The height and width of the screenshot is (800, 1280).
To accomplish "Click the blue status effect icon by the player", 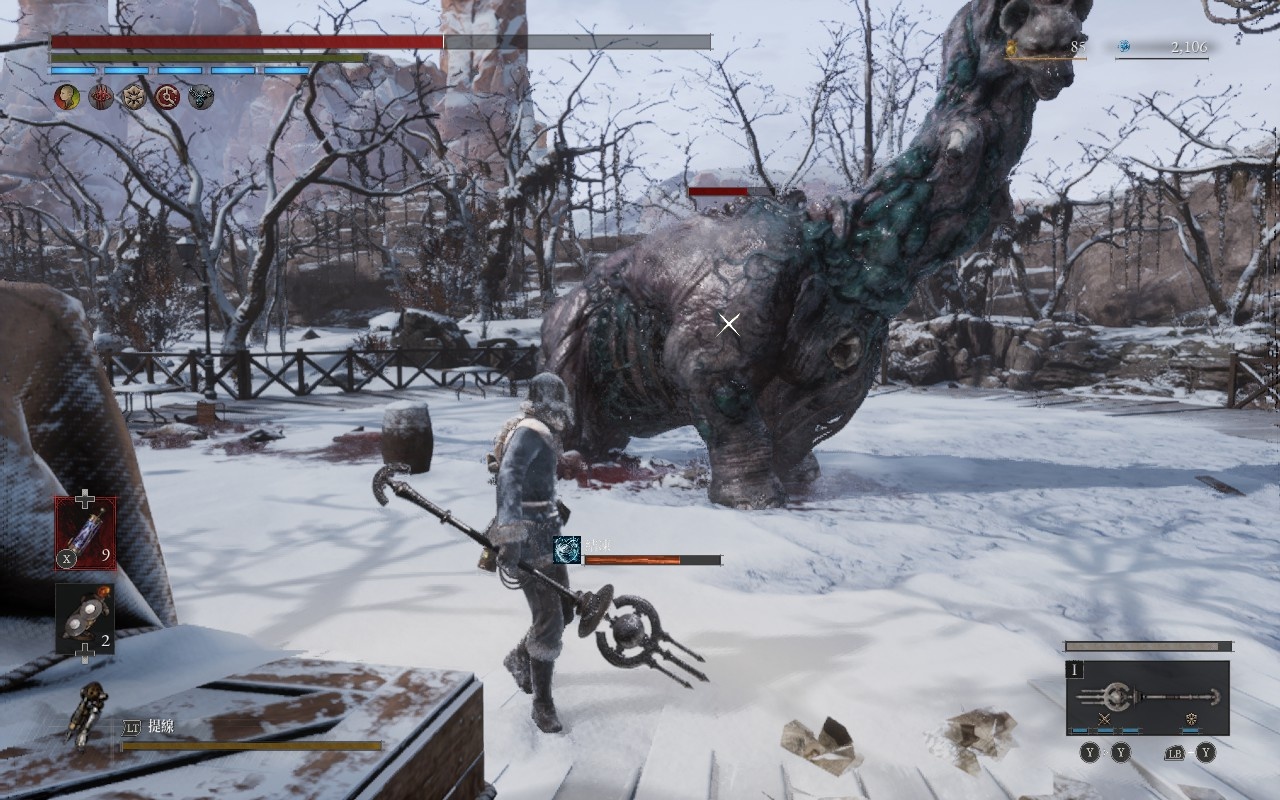I will pyautogui.click(x=567, y=549).
